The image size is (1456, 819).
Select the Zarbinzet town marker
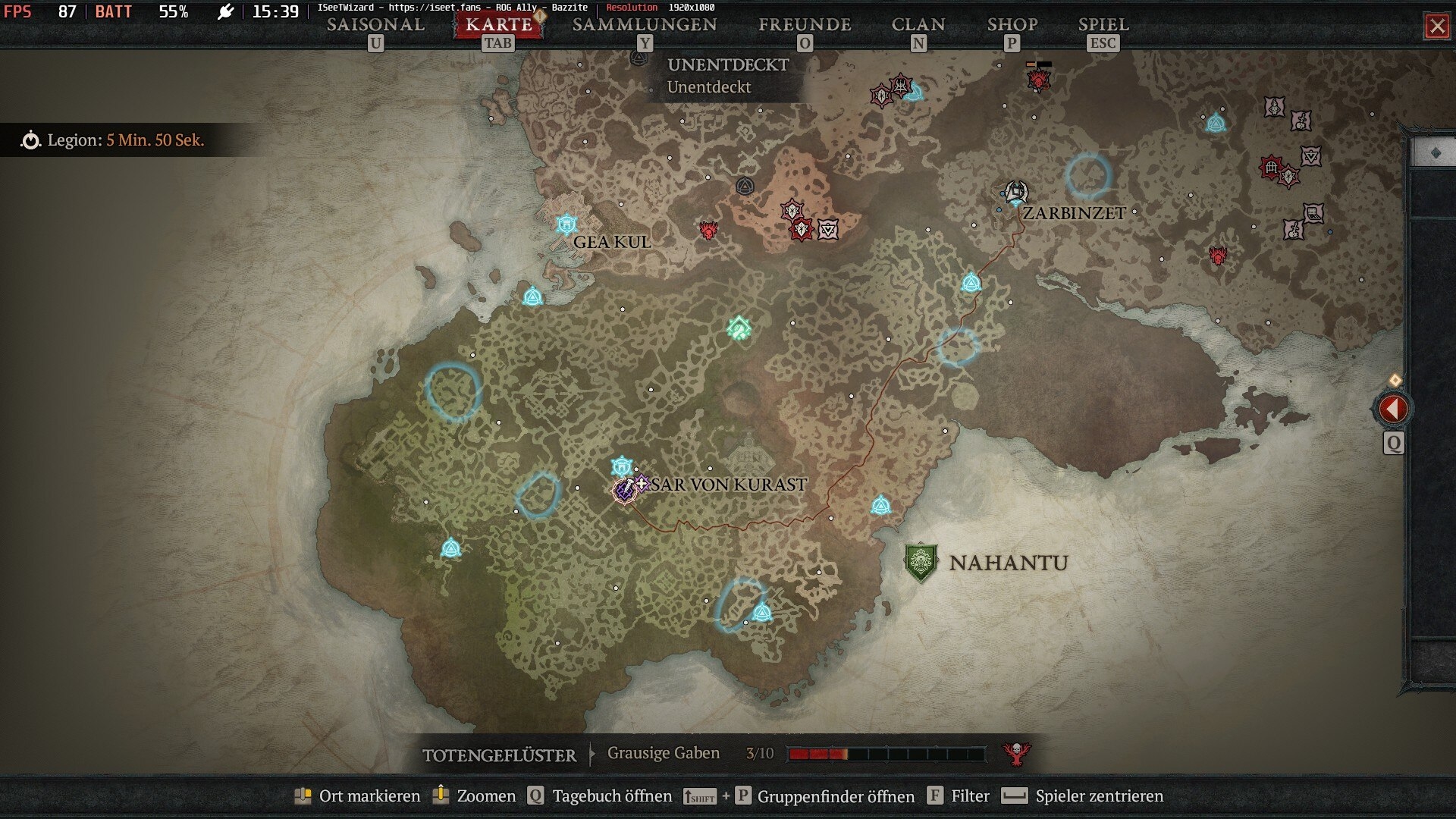(1015, 192)
